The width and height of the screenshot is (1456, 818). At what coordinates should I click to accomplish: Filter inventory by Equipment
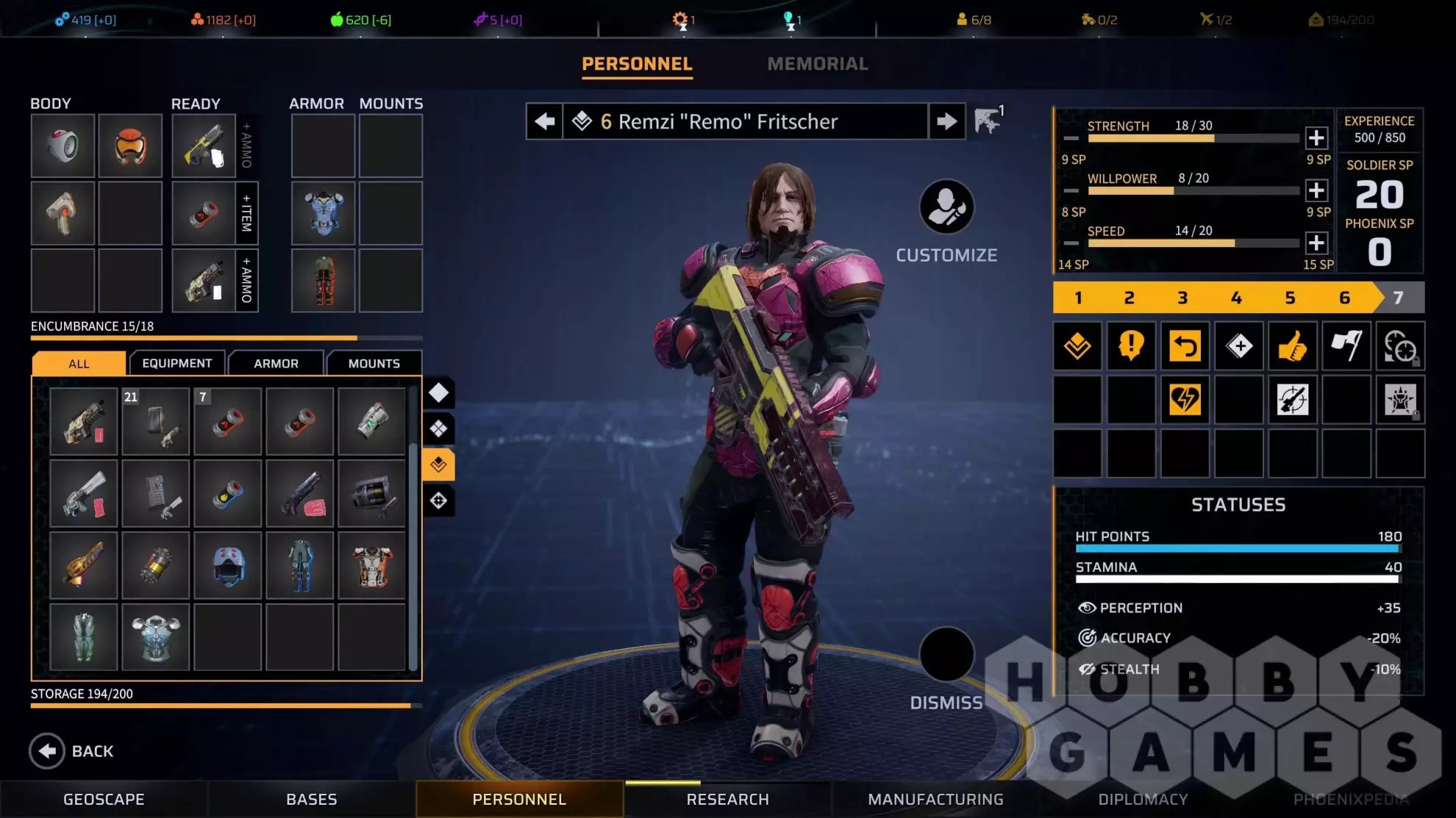coord(177,363)
